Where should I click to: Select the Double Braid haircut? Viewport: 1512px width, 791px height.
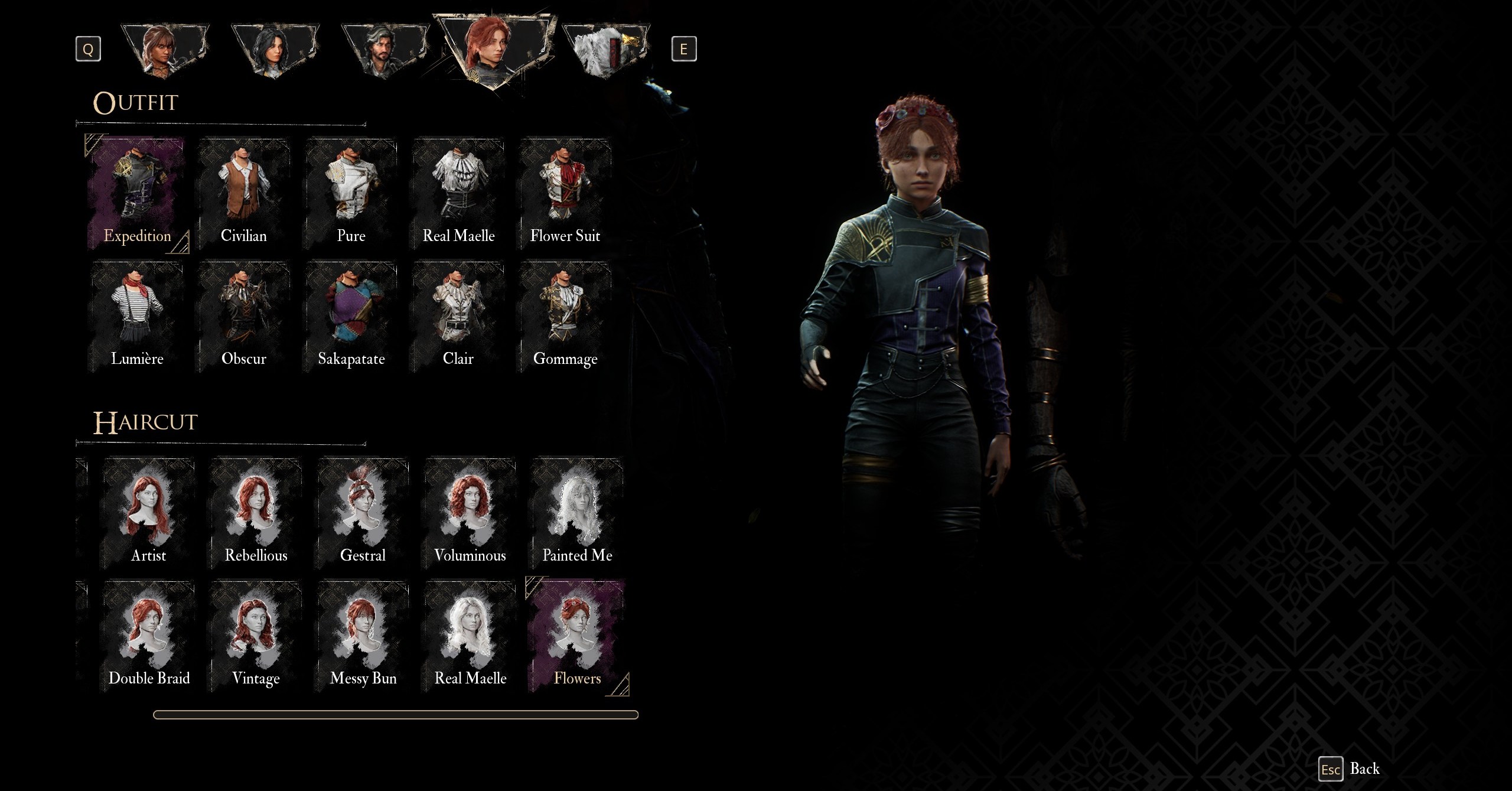(x=149, y=636)
